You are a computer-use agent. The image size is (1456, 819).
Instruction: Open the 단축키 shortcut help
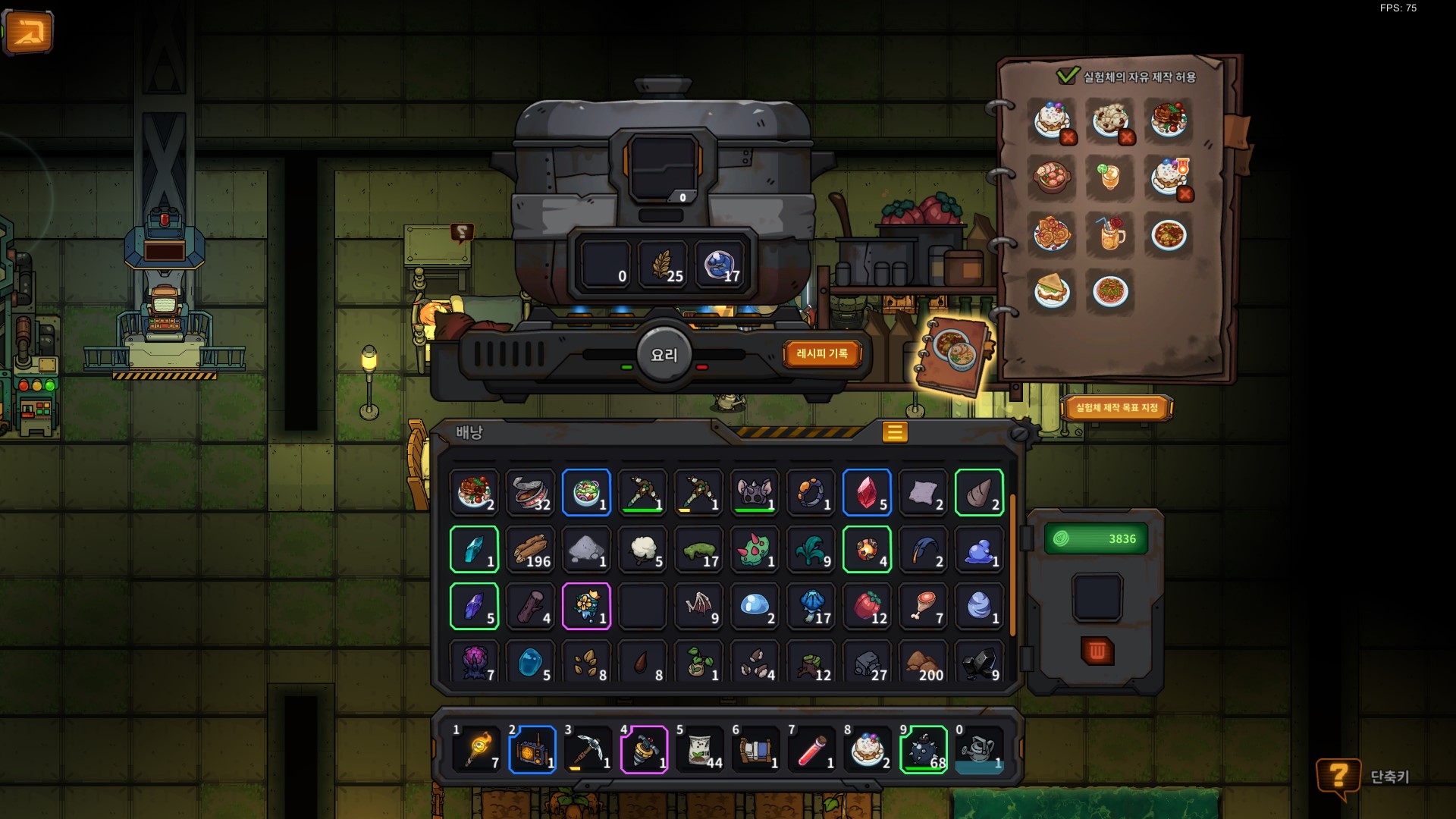pos(1339,777)
